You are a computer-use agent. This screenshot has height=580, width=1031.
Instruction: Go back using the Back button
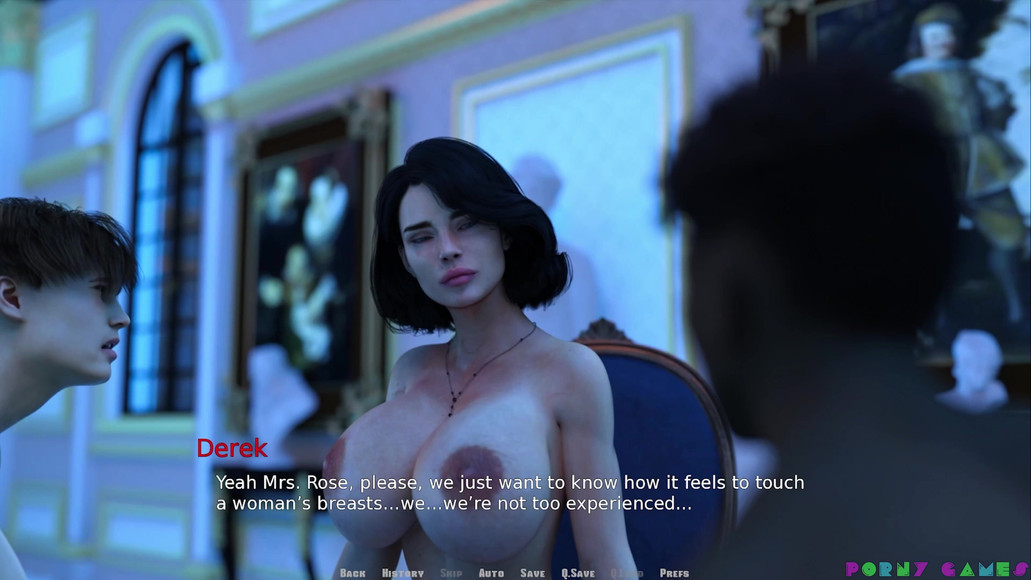pos(352,573)
